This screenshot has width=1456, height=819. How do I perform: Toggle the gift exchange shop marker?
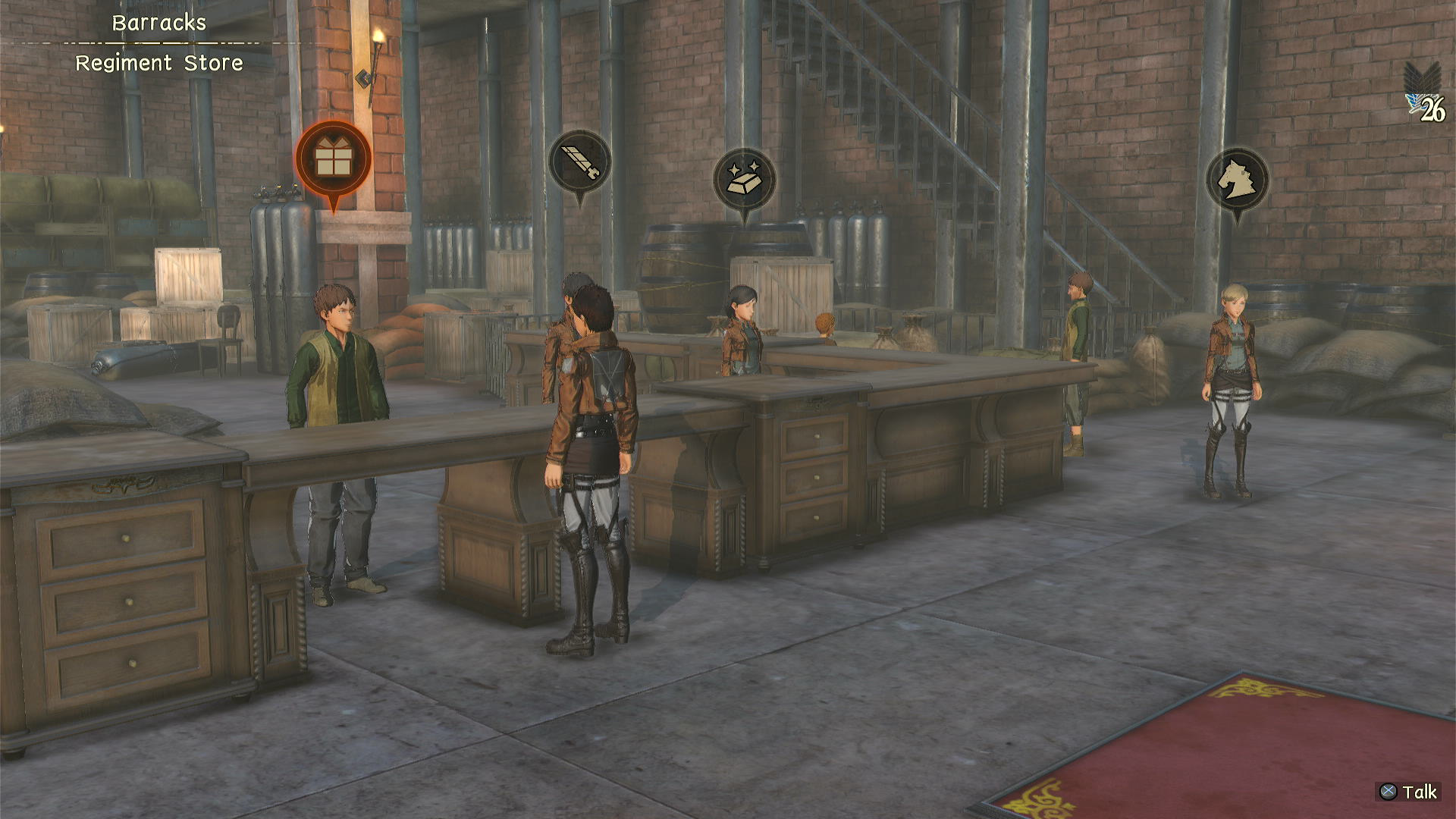tap(332, 162)
